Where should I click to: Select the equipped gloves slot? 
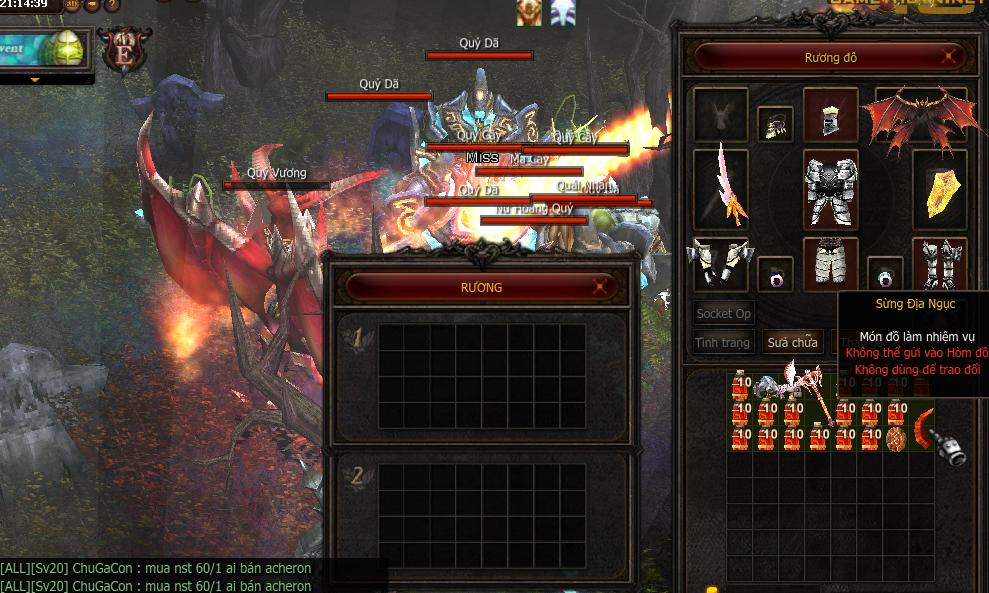pyautogui.click(x=719, y=264)
